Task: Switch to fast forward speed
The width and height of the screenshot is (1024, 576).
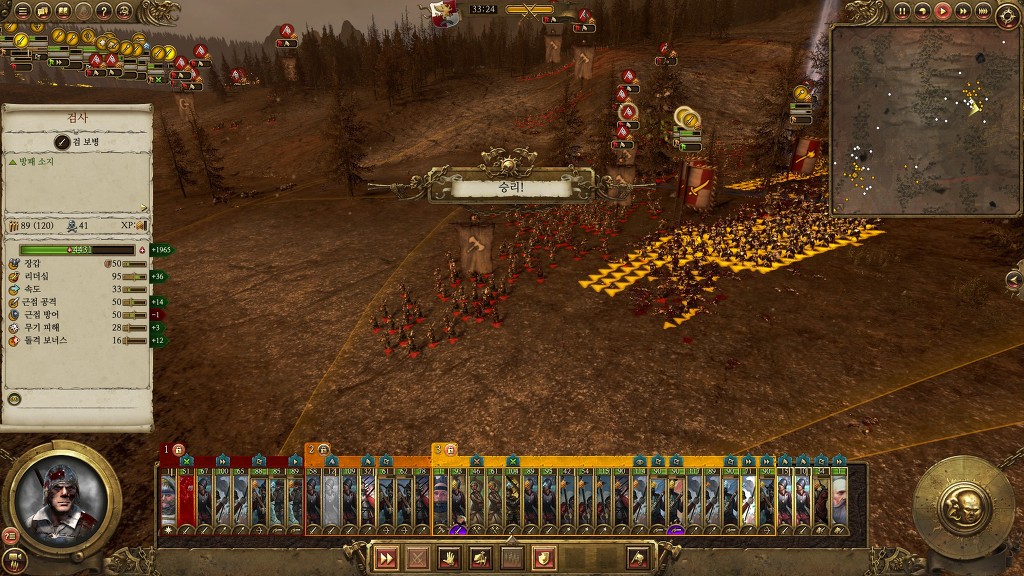Action: coord(962,11)
